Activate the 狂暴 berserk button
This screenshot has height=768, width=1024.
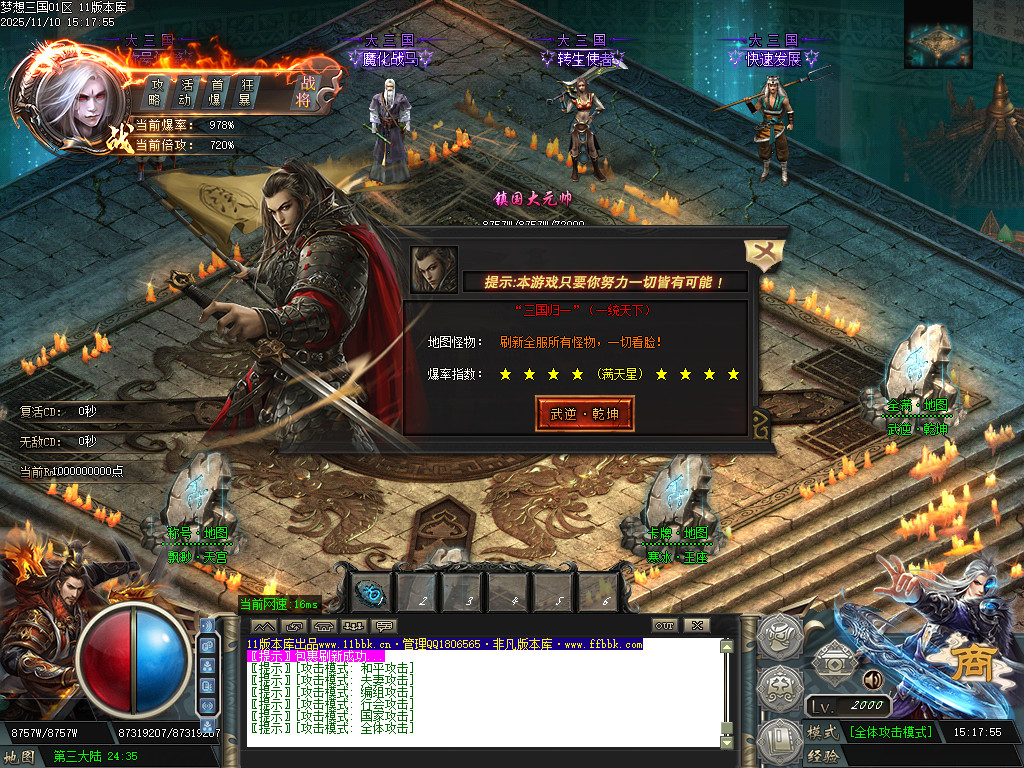pos(245,92)
